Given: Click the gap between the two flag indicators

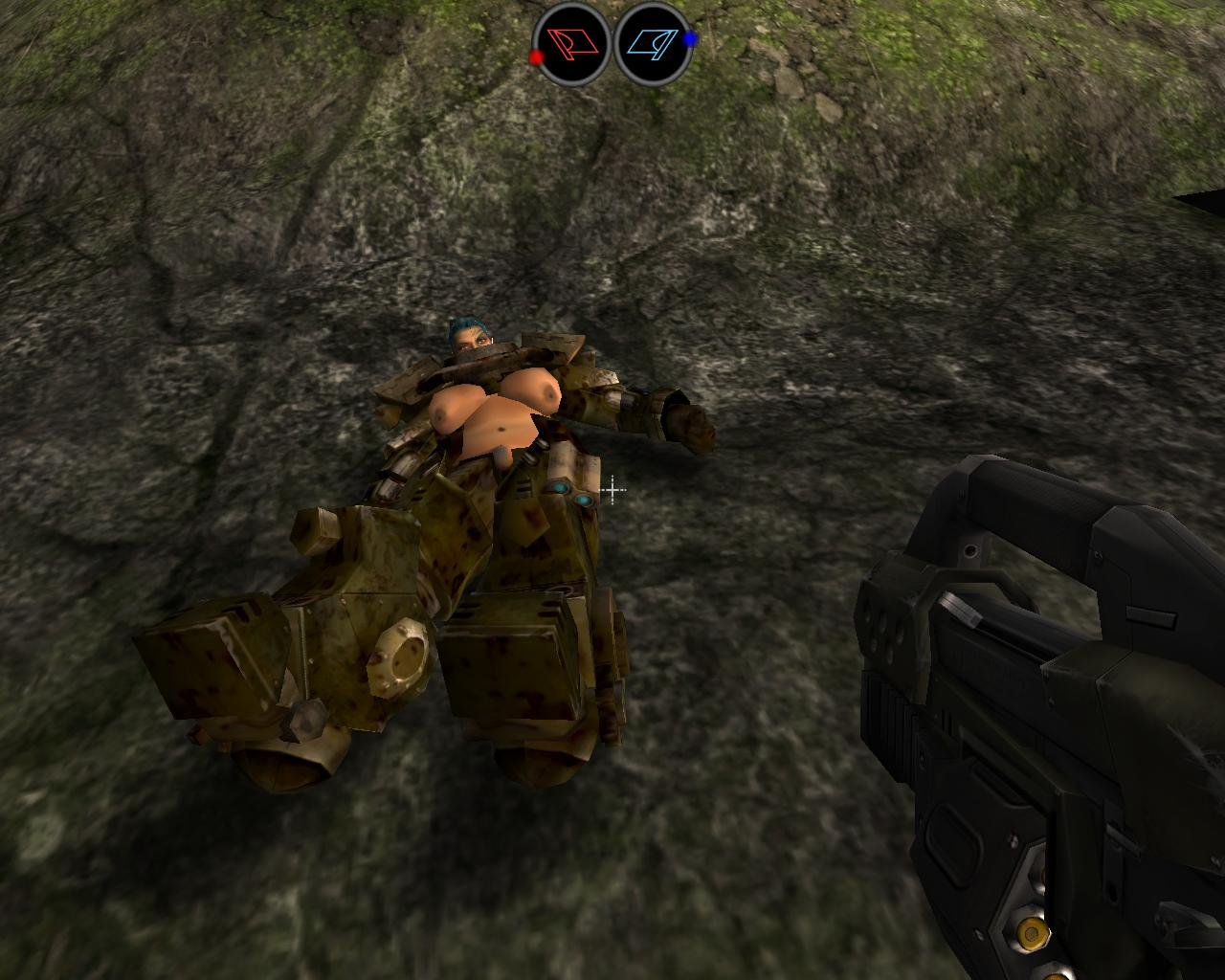Looking at the screenshot, I should point(612,43).
